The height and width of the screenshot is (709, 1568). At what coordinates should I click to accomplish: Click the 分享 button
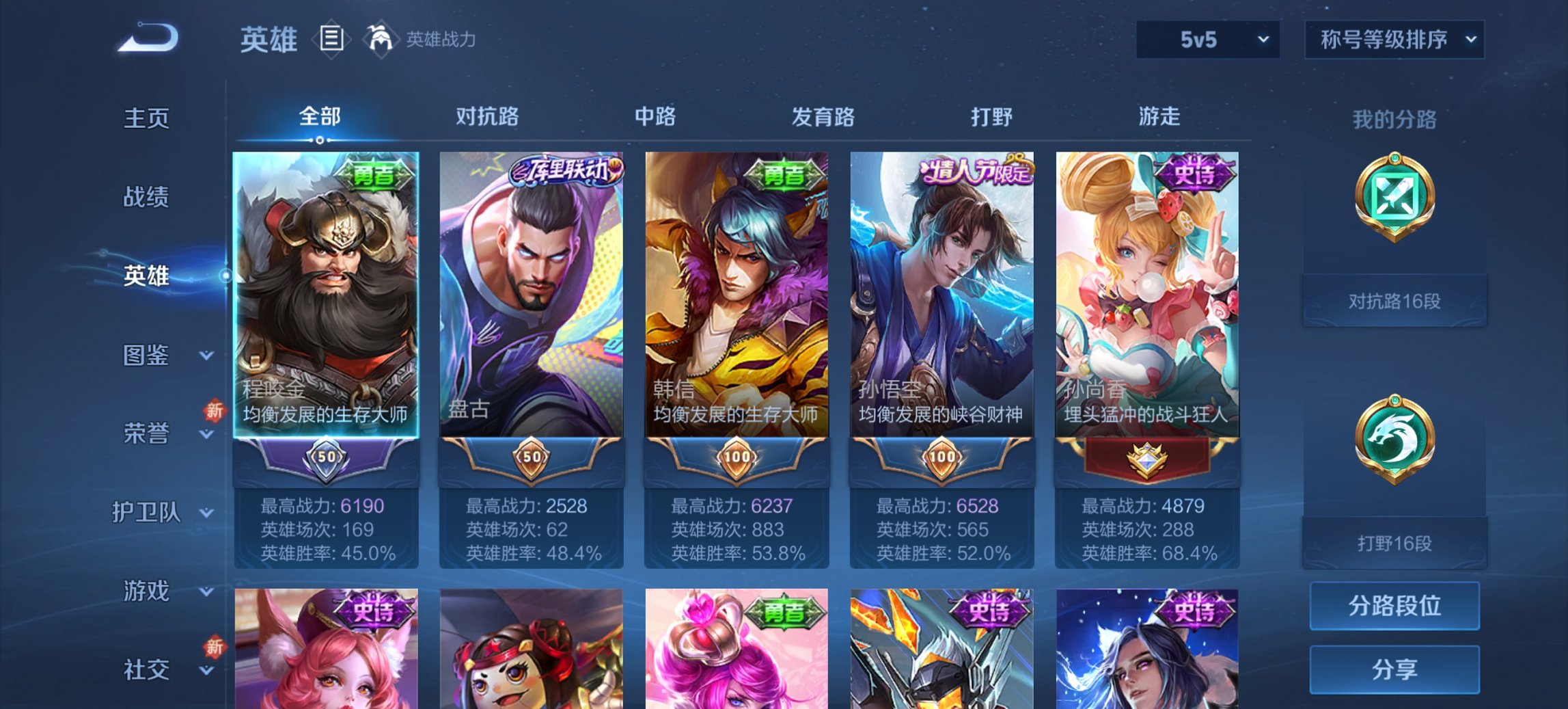(1394, 669)
